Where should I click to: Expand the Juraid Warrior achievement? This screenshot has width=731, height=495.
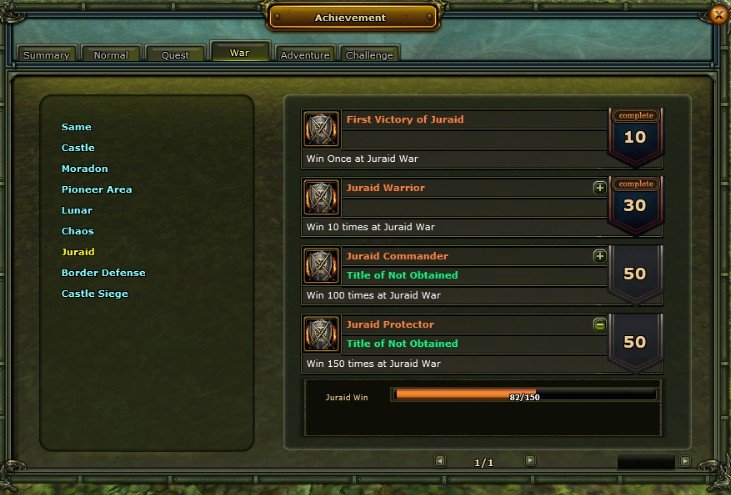tap(600, 187)
